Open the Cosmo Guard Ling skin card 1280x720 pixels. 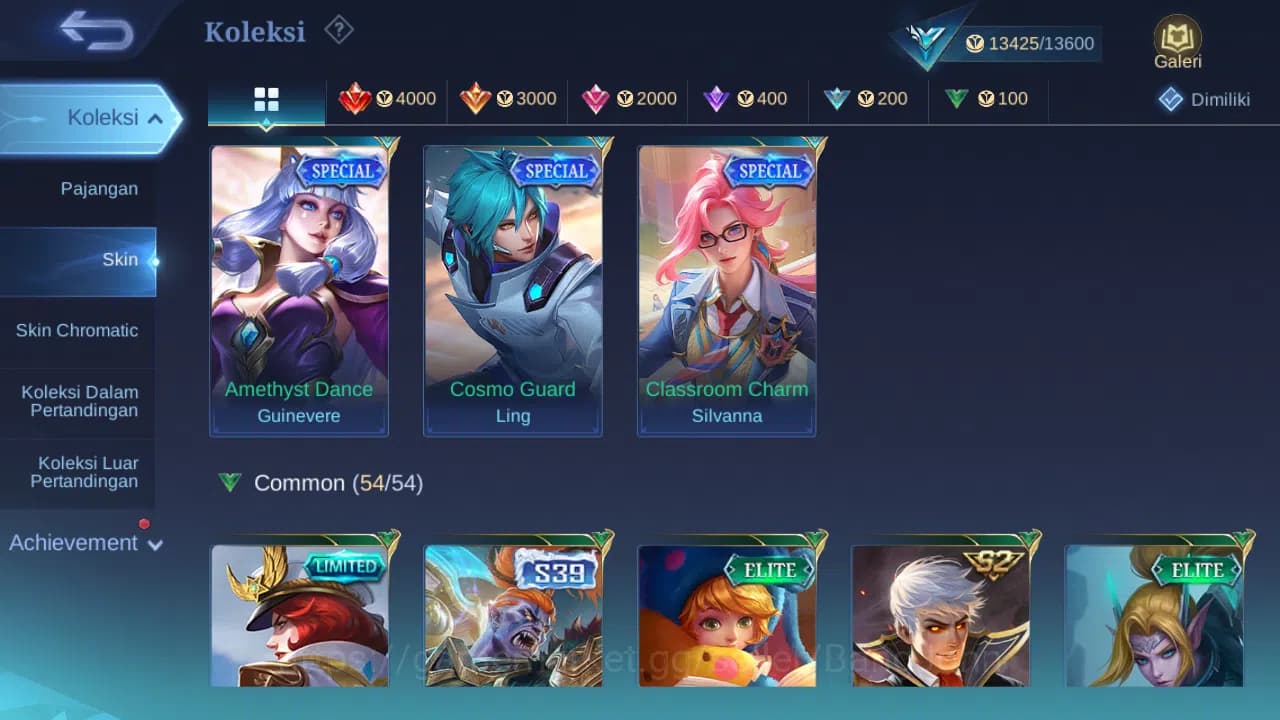point(513,290)
